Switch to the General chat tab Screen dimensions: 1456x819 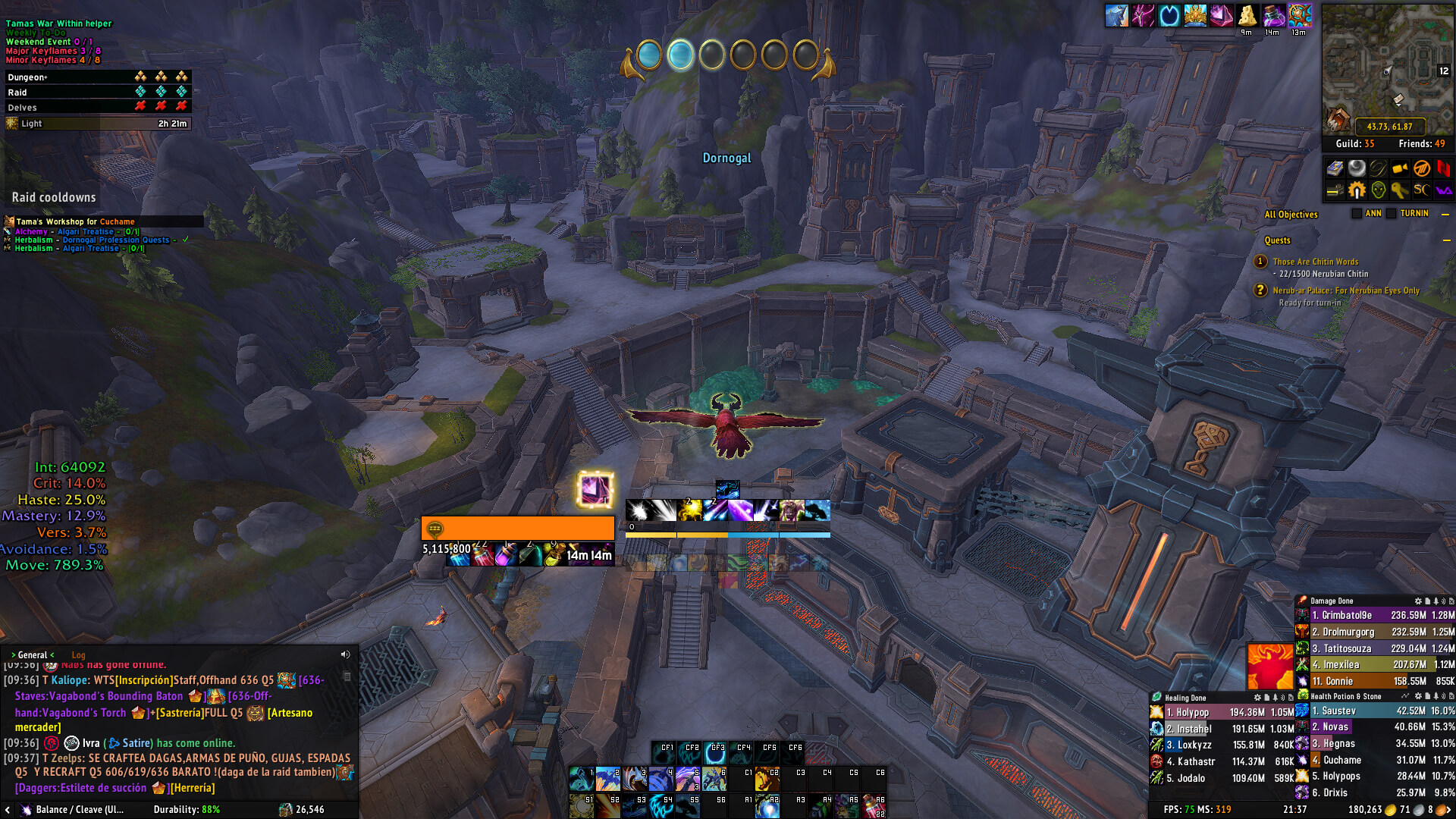pyautogui.click(x=32, y=655)
